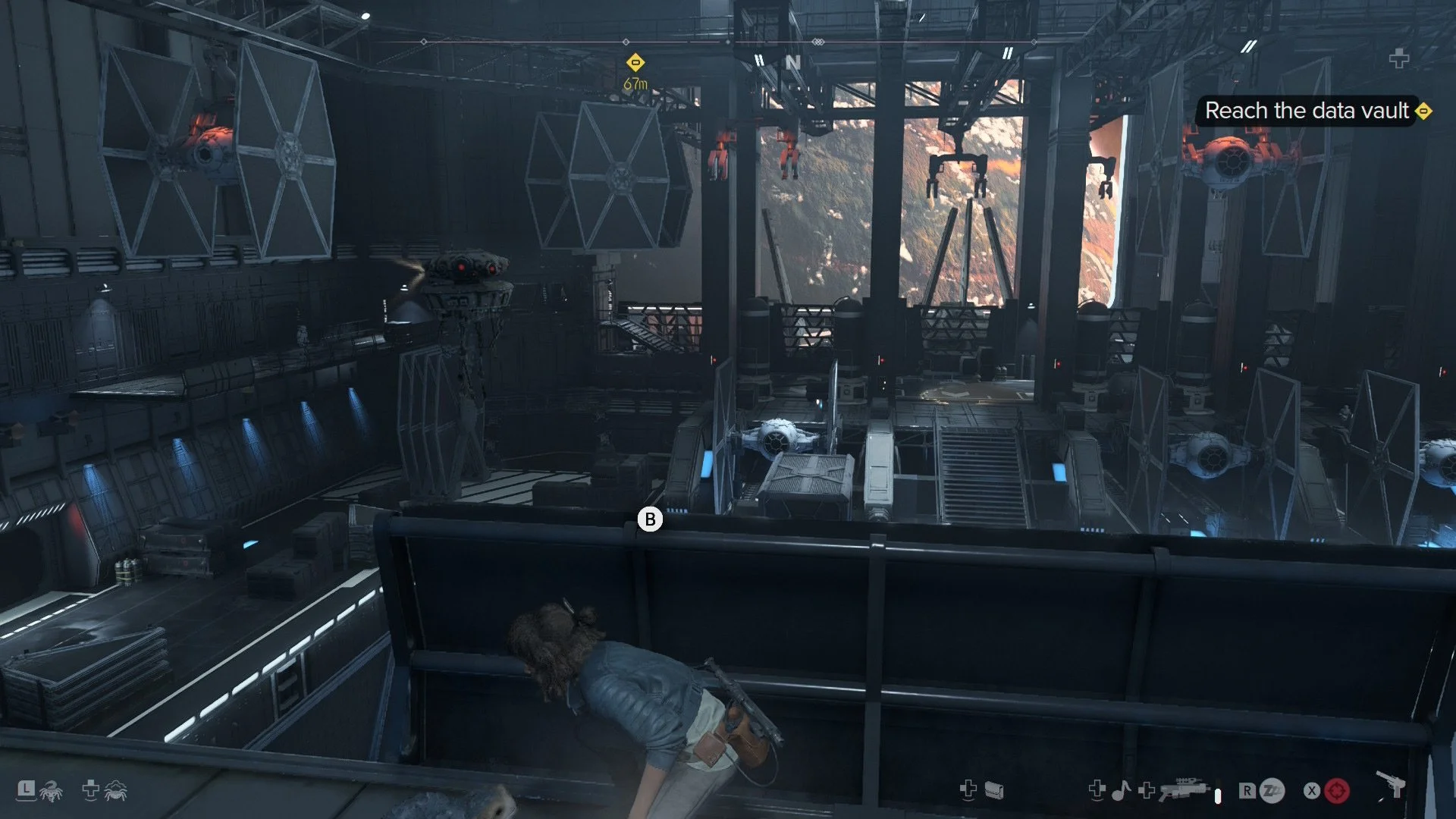Select the Nix command icon with raised tail
Screen dimensions: 1456x819
[x=51, y=792]
